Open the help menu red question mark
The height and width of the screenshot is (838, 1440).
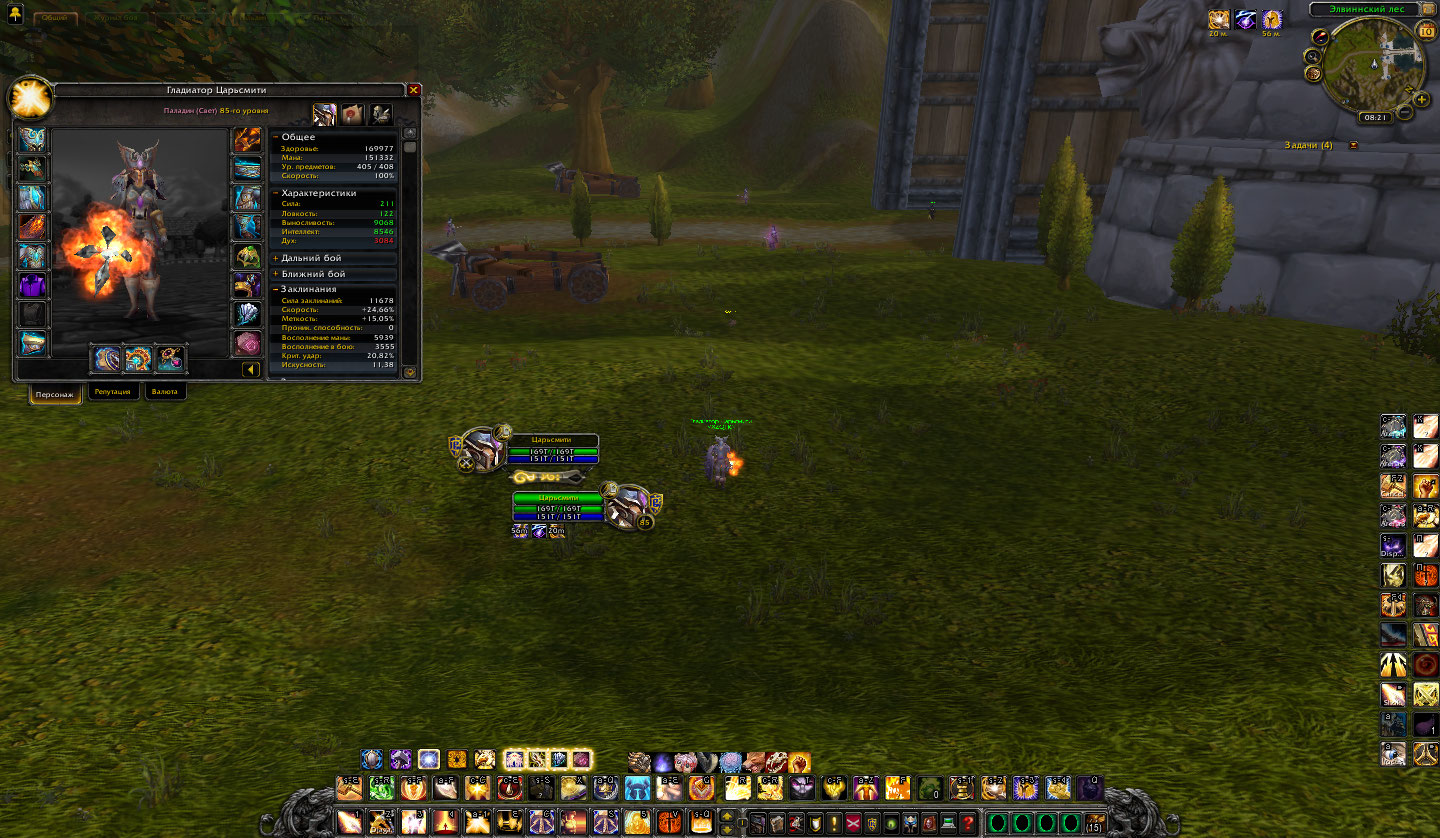click(x=967, y=823)
